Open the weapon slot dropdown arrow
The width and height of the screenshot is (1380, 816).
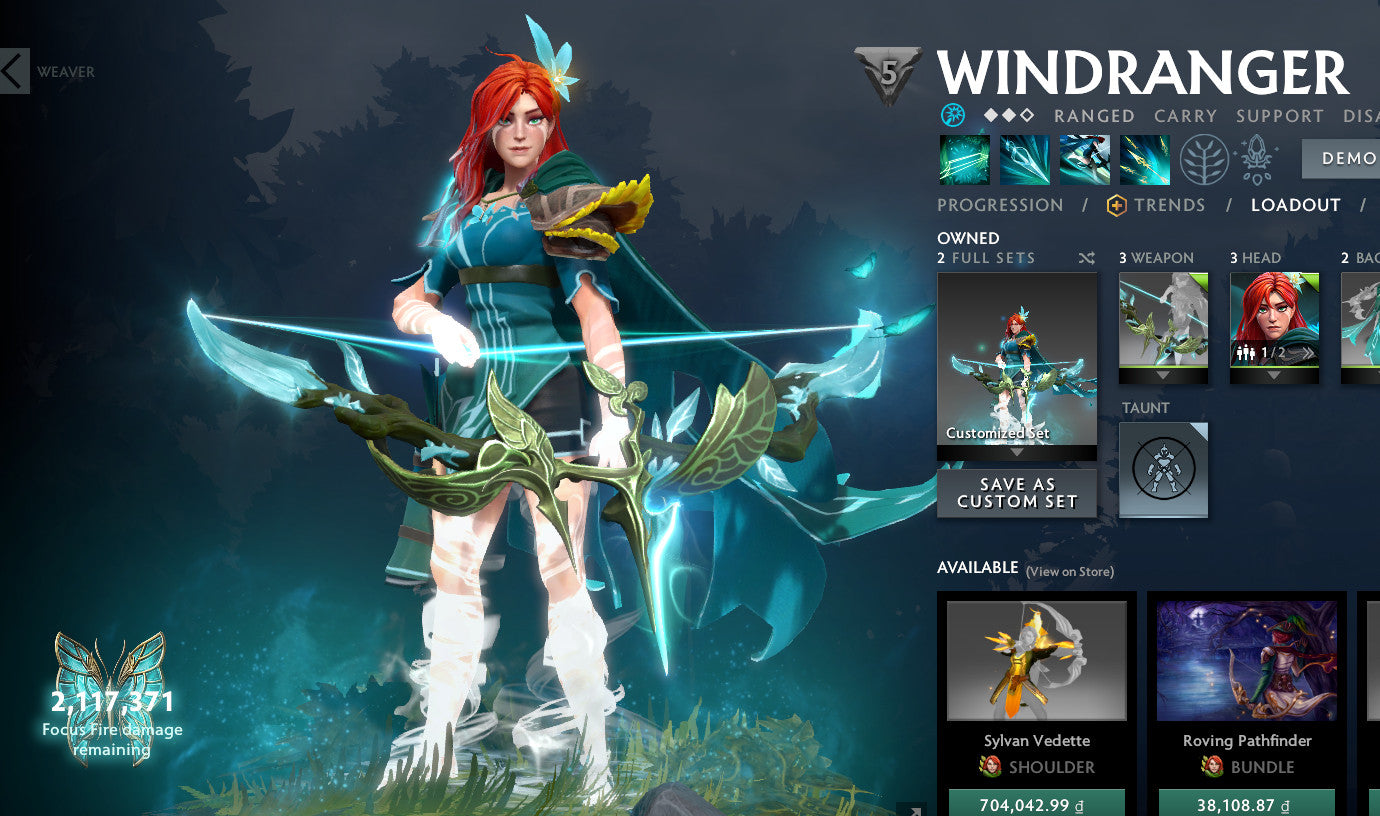1162,373
